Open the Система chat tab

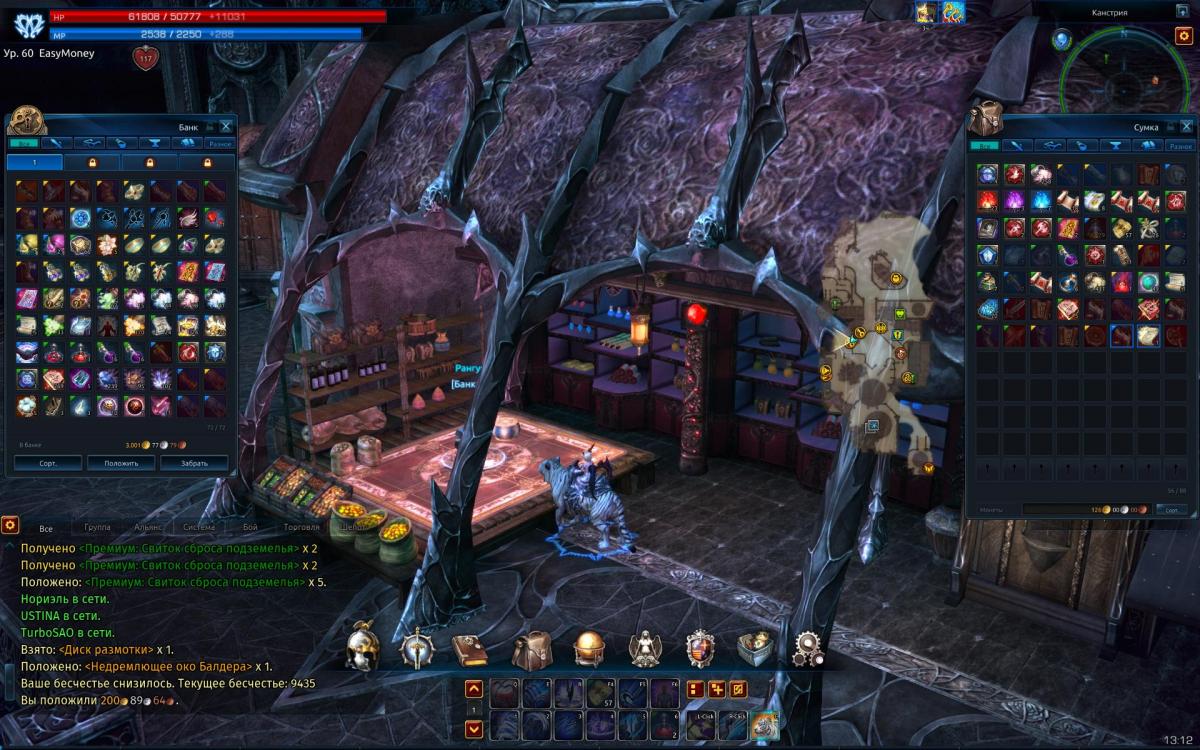[200, 527]
